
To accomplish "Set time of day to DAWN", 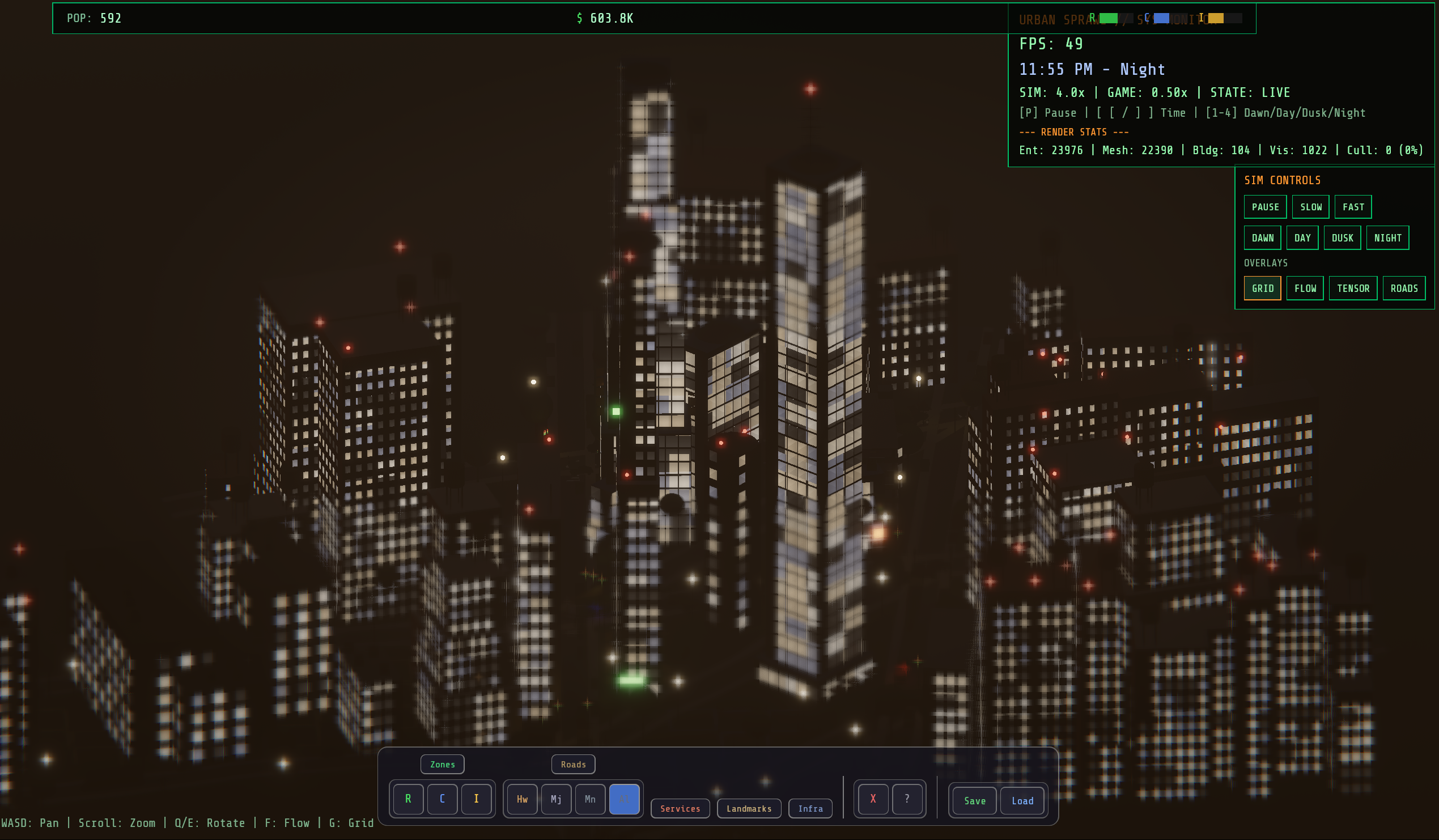I will [x=1262, y=237].
